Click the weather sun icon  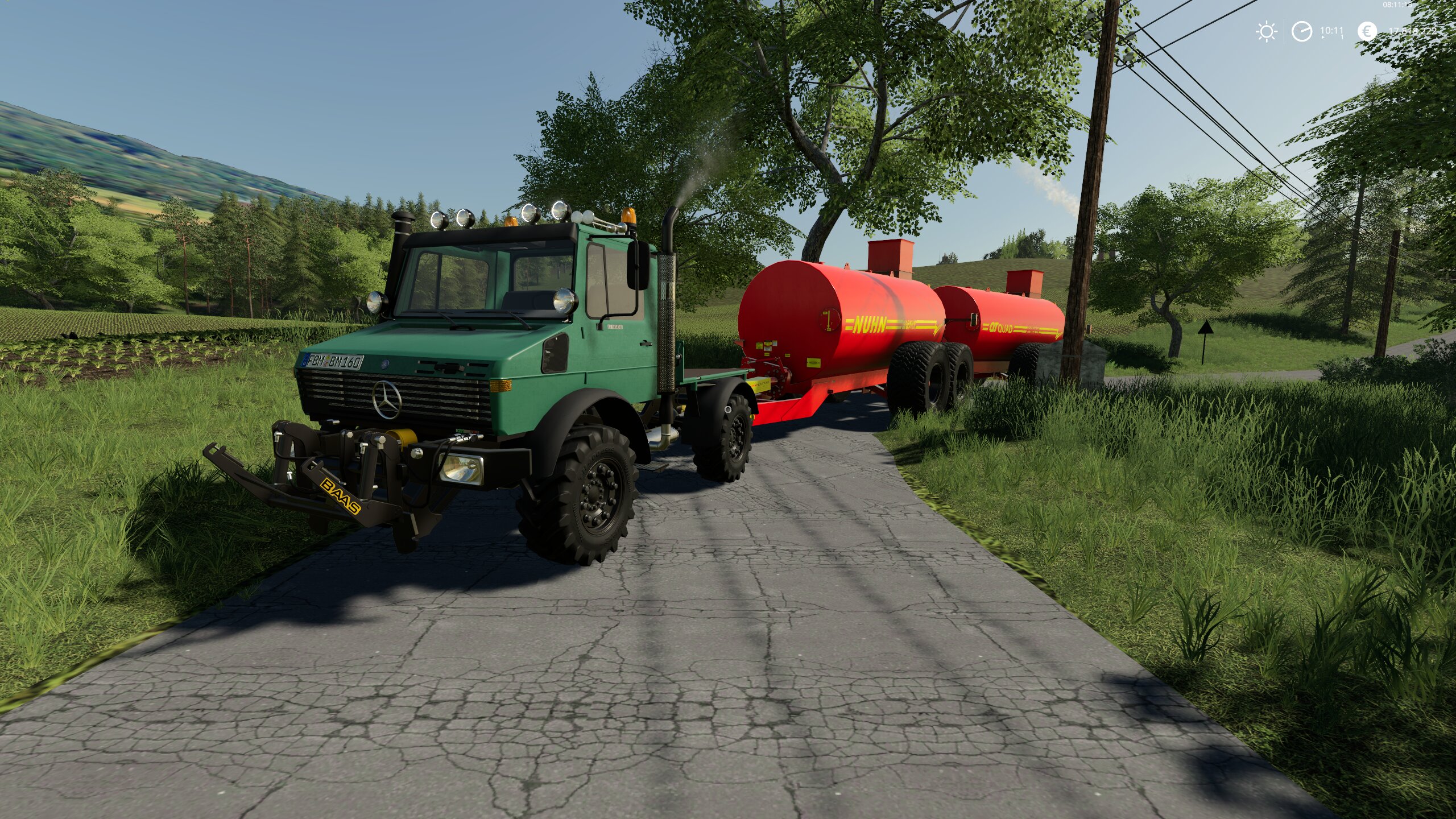point(1267,31)
